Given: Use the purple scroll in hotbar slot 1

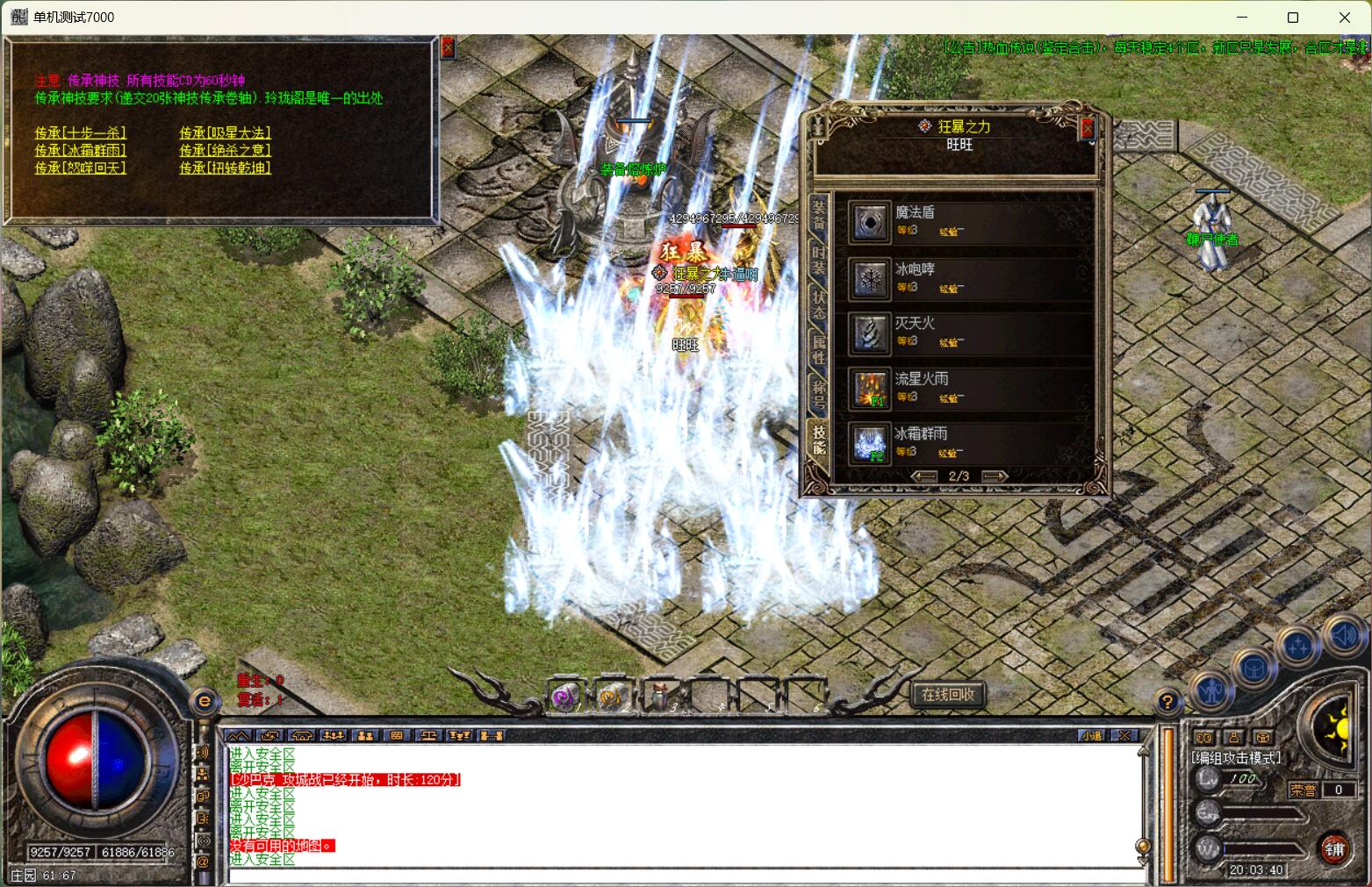Looking at the screenshot, I should tap(565, 697).
